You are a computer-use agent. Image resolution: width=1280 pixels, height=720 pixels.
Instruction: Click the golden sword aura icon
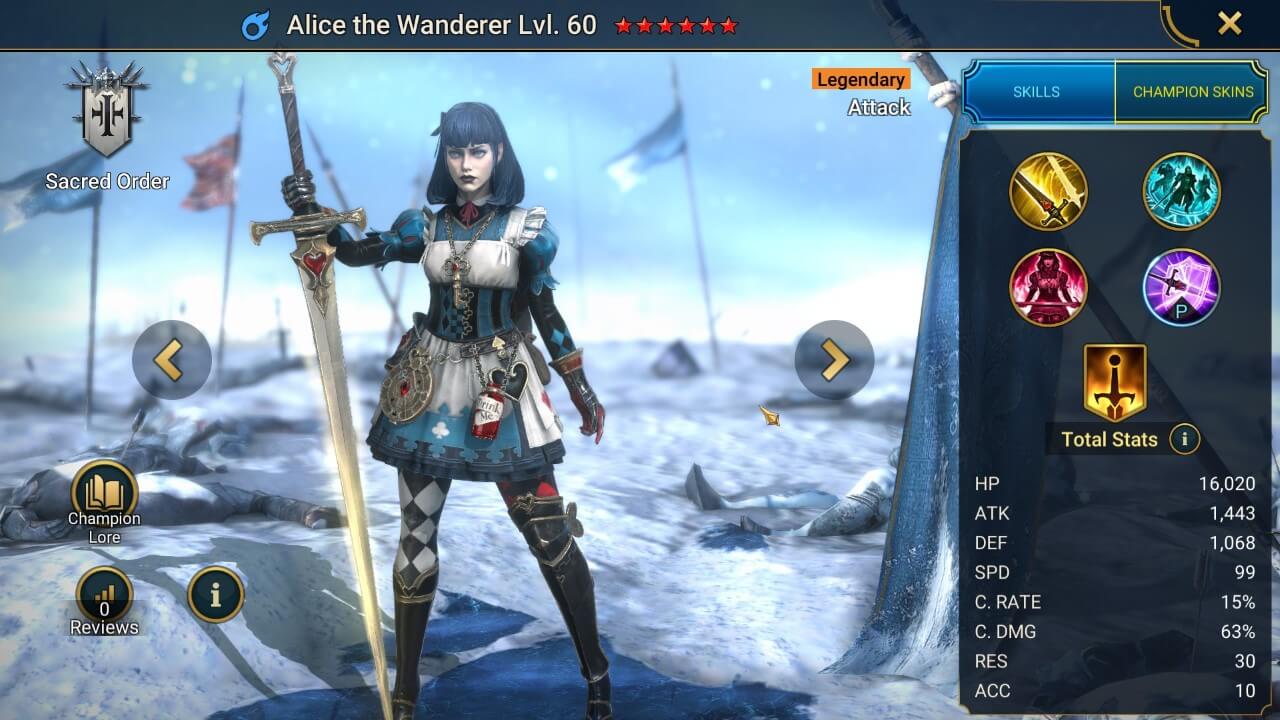pyautogui.click(x=1115, y=381)
